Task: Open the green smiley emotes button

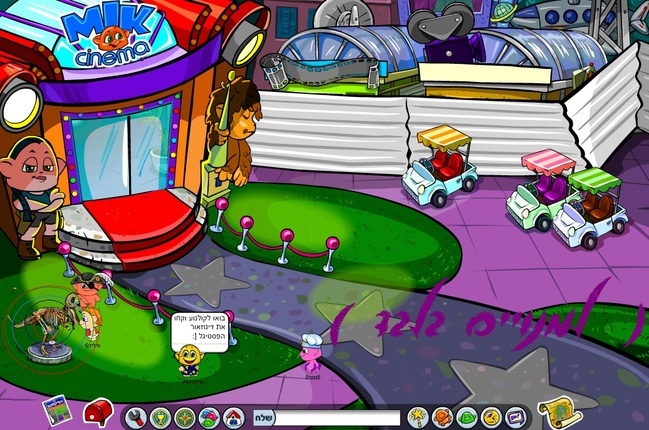Action: point(466,416)
